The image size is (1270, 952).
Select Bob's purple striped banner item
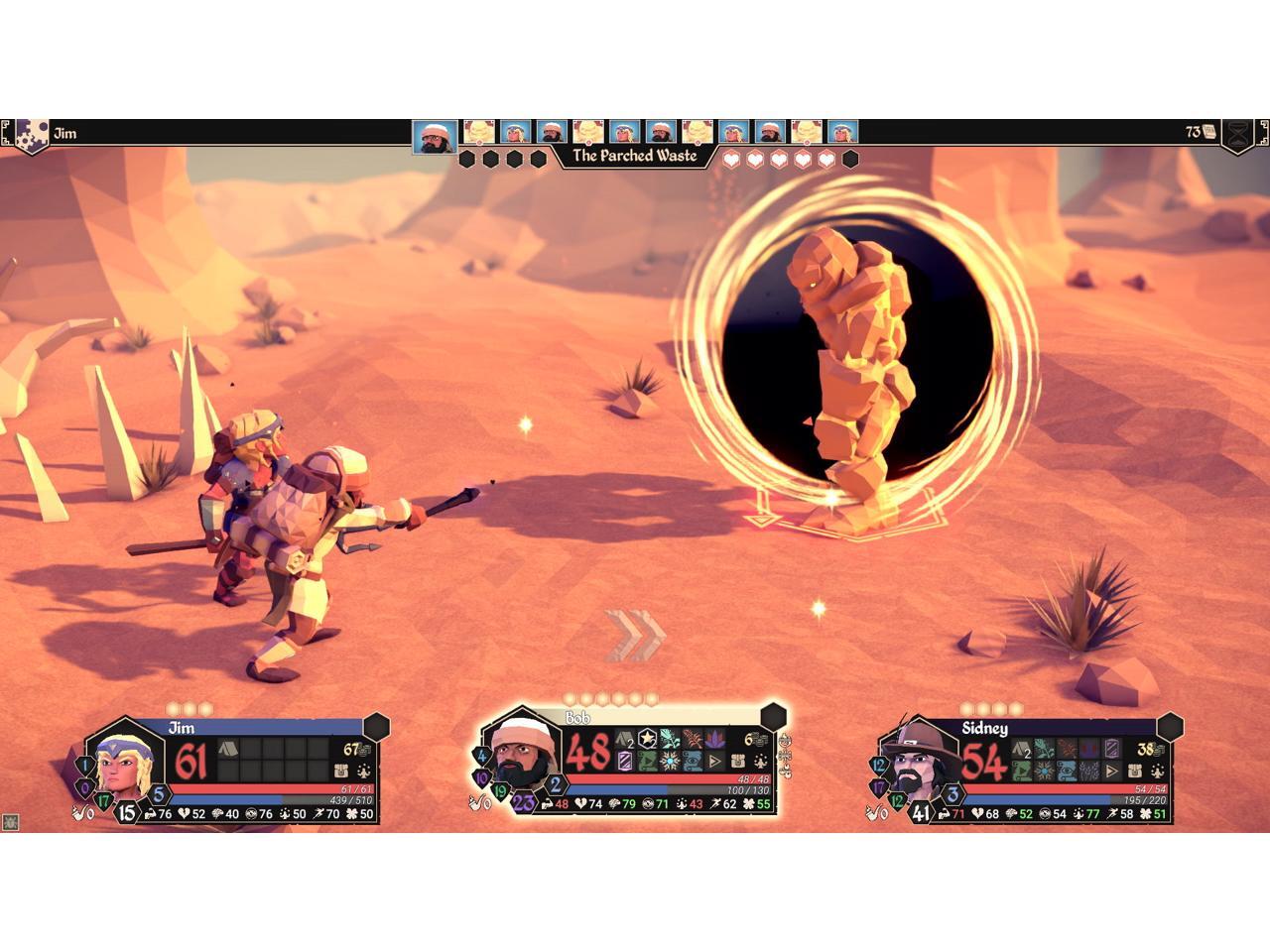coord(625,762)
